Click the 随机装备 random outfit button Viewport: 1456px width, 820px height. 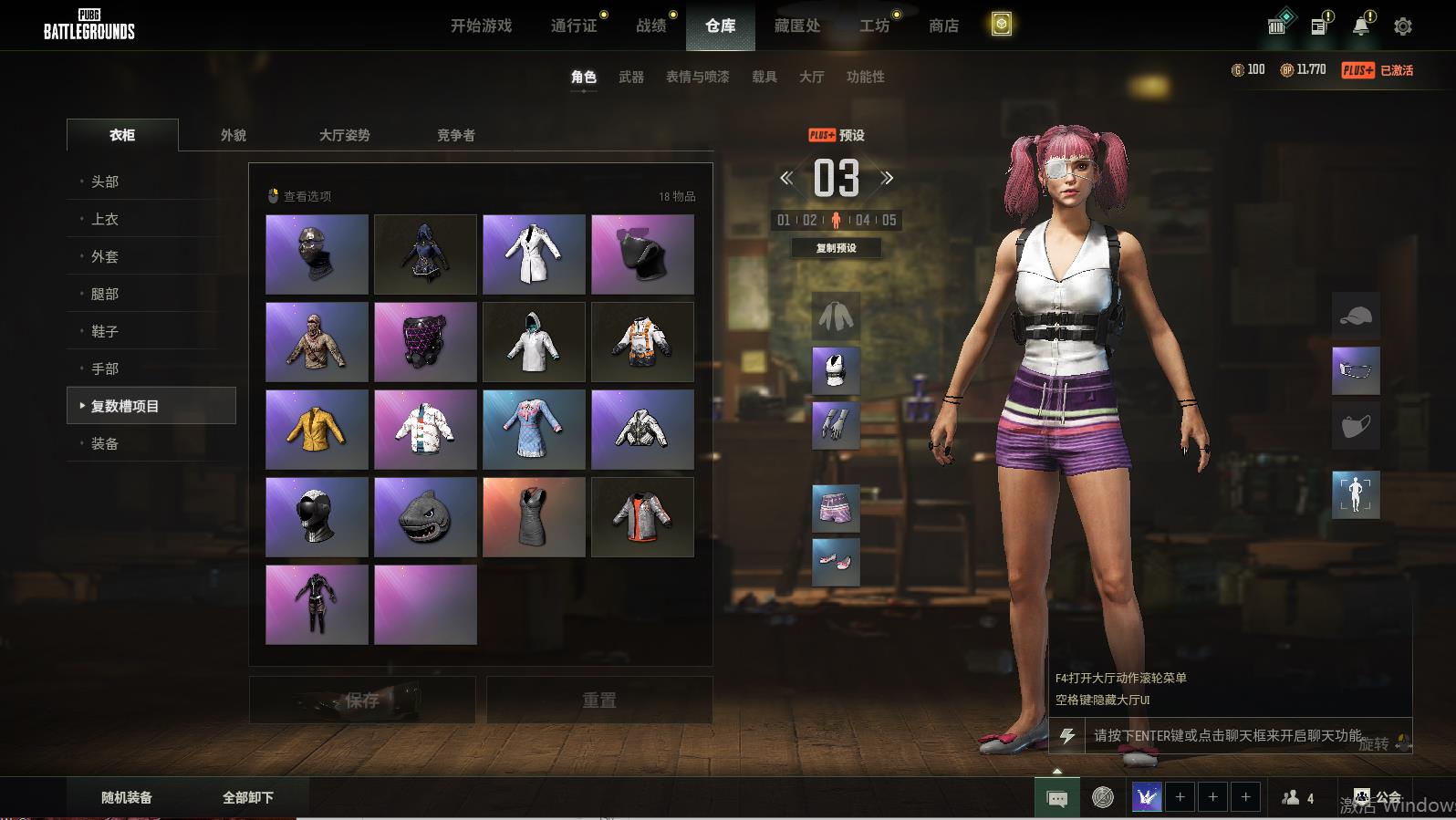point(127,797)
